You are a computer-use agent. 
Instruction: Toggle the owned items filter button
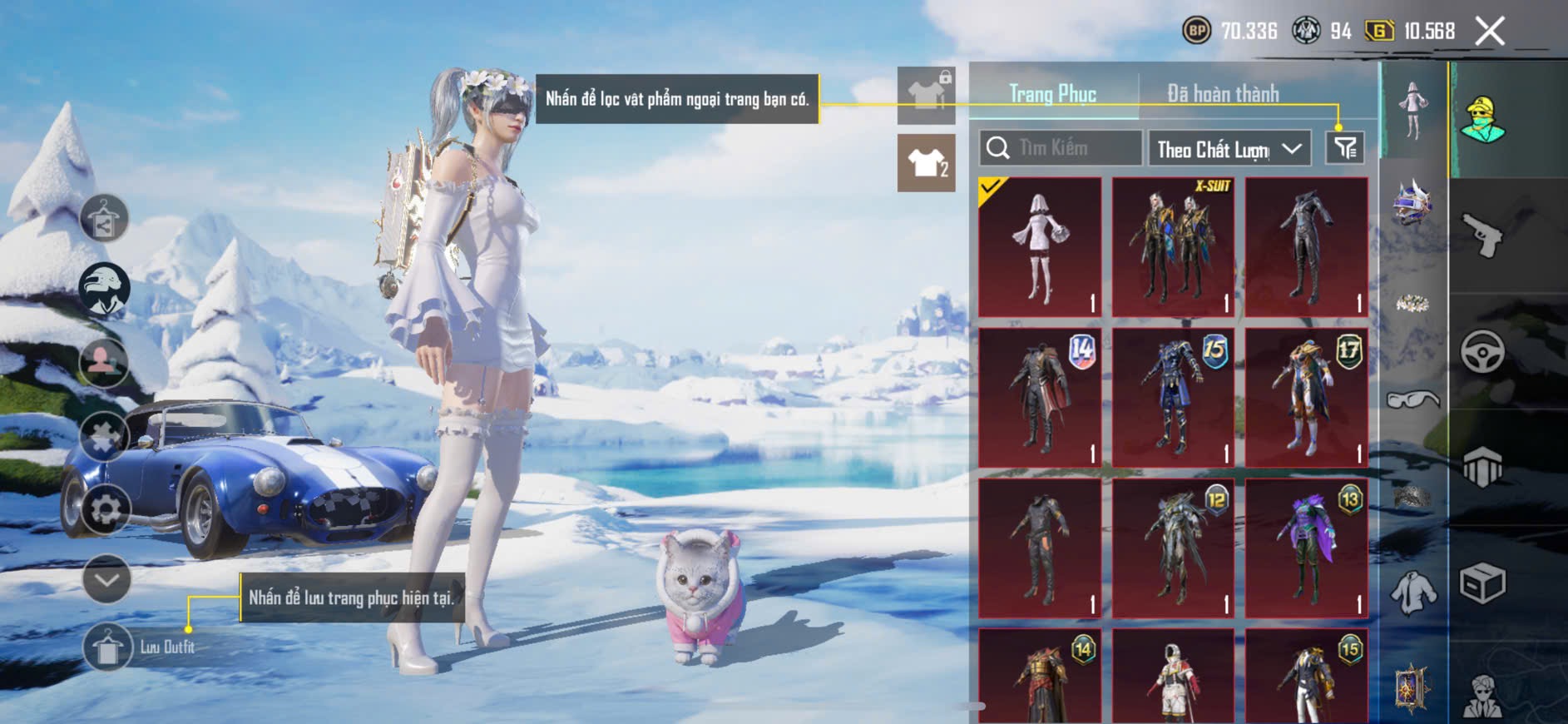[1344, 148]
